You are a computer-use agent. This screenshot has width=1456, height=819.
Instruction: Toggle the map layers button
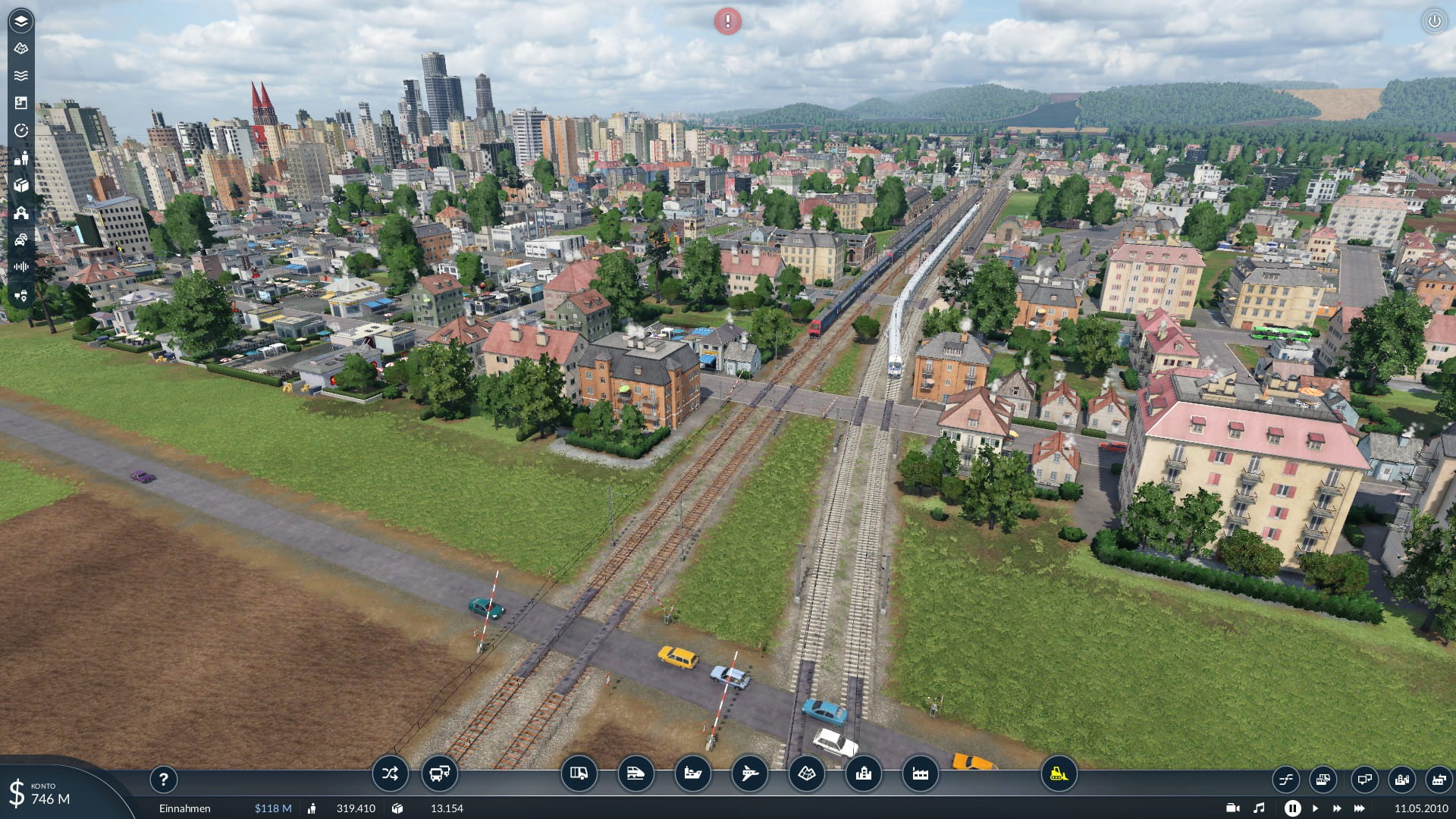(21, 21)
